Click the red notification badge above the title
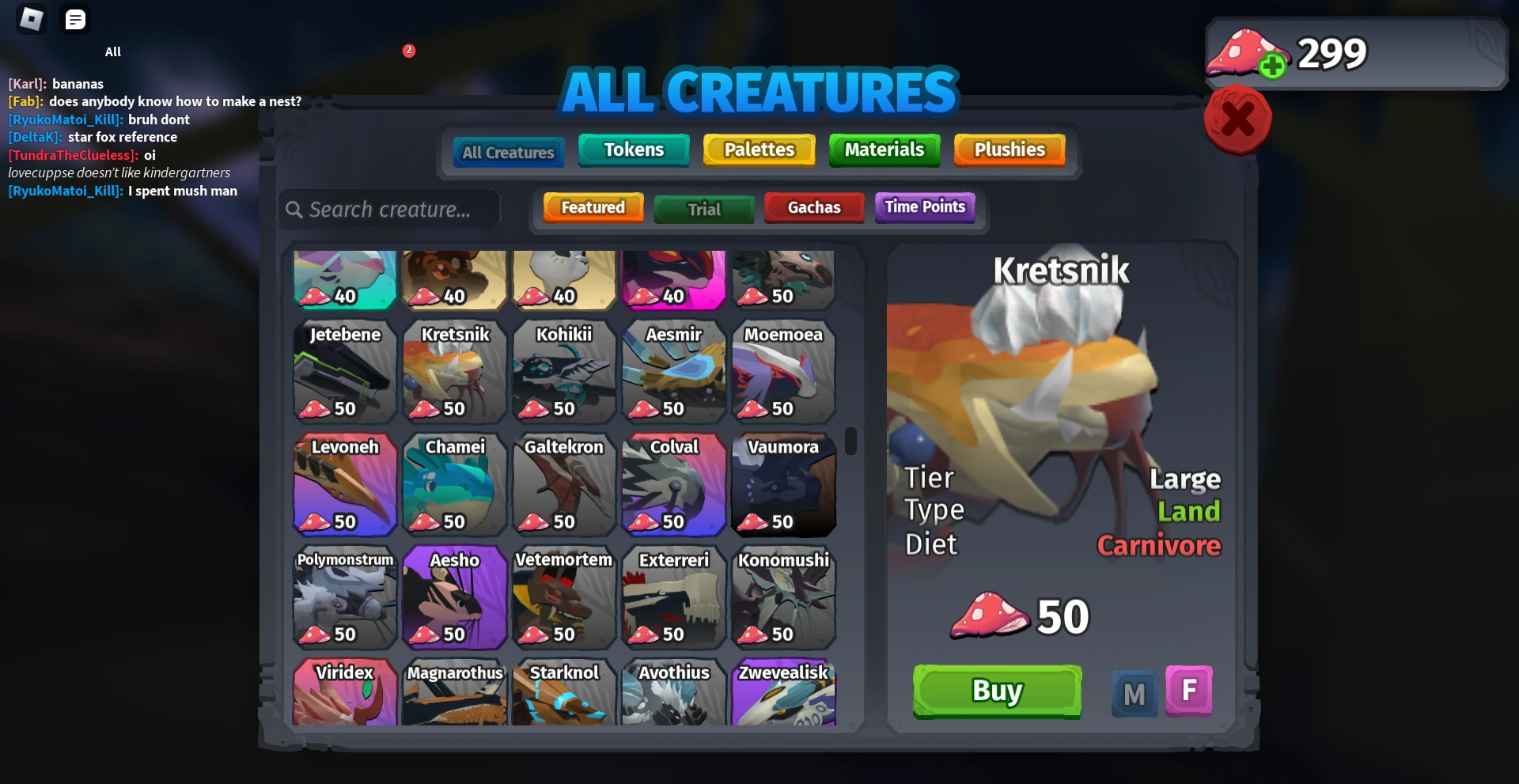The height and width of the screenshot is (784, 1519). [409, 50]
